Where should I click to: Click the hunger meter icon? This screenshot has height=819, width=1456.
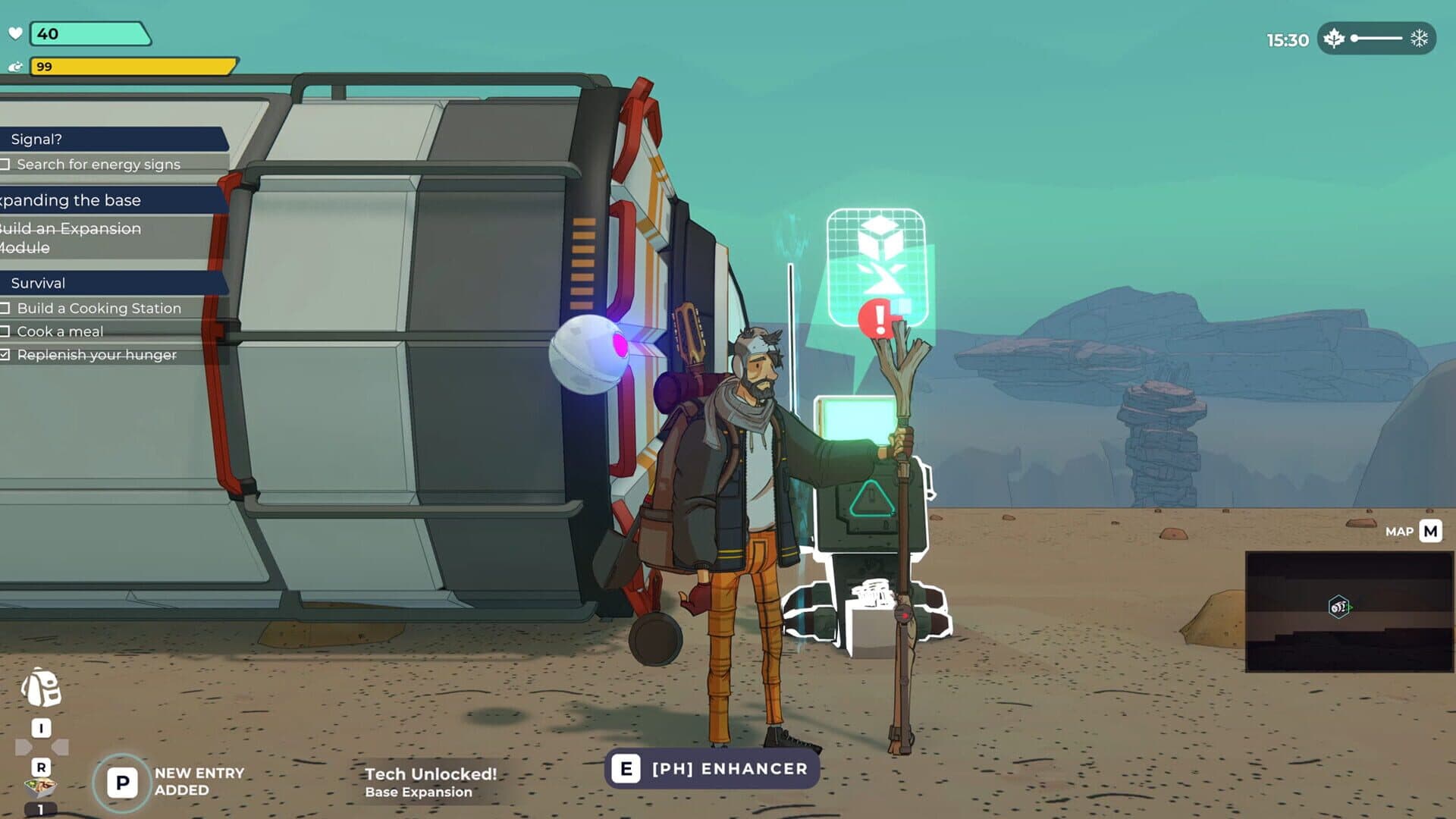click(14, 68)
